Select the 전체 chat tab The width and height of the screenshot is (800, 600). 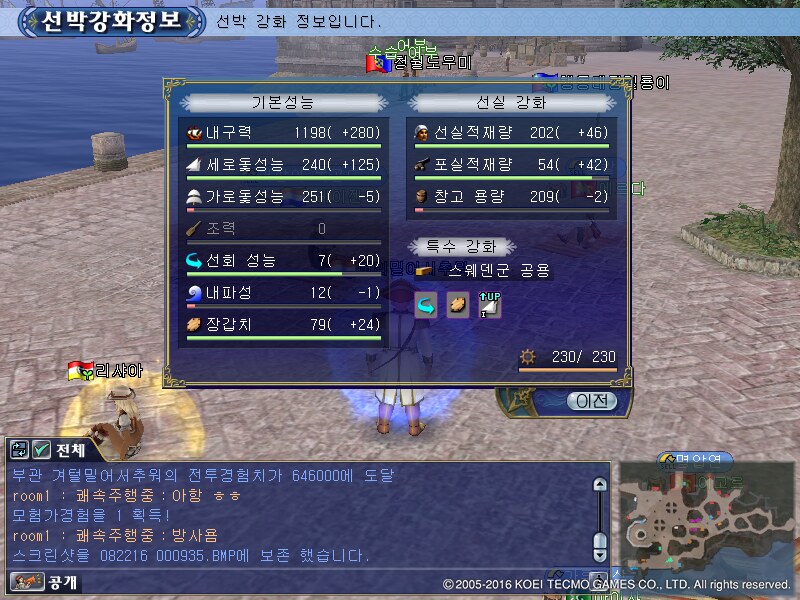pyautogui.click(x=71, y=450)
